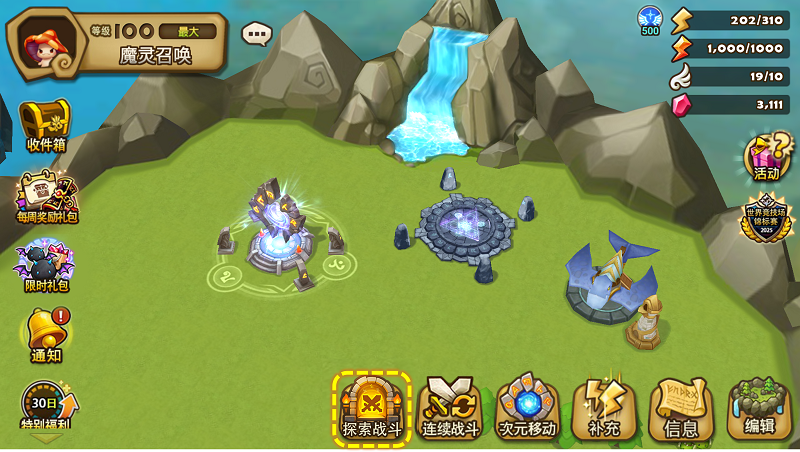Check the 通知 bell notifications
The width and height of the screenshot is (800, 452).
(45, 334)
